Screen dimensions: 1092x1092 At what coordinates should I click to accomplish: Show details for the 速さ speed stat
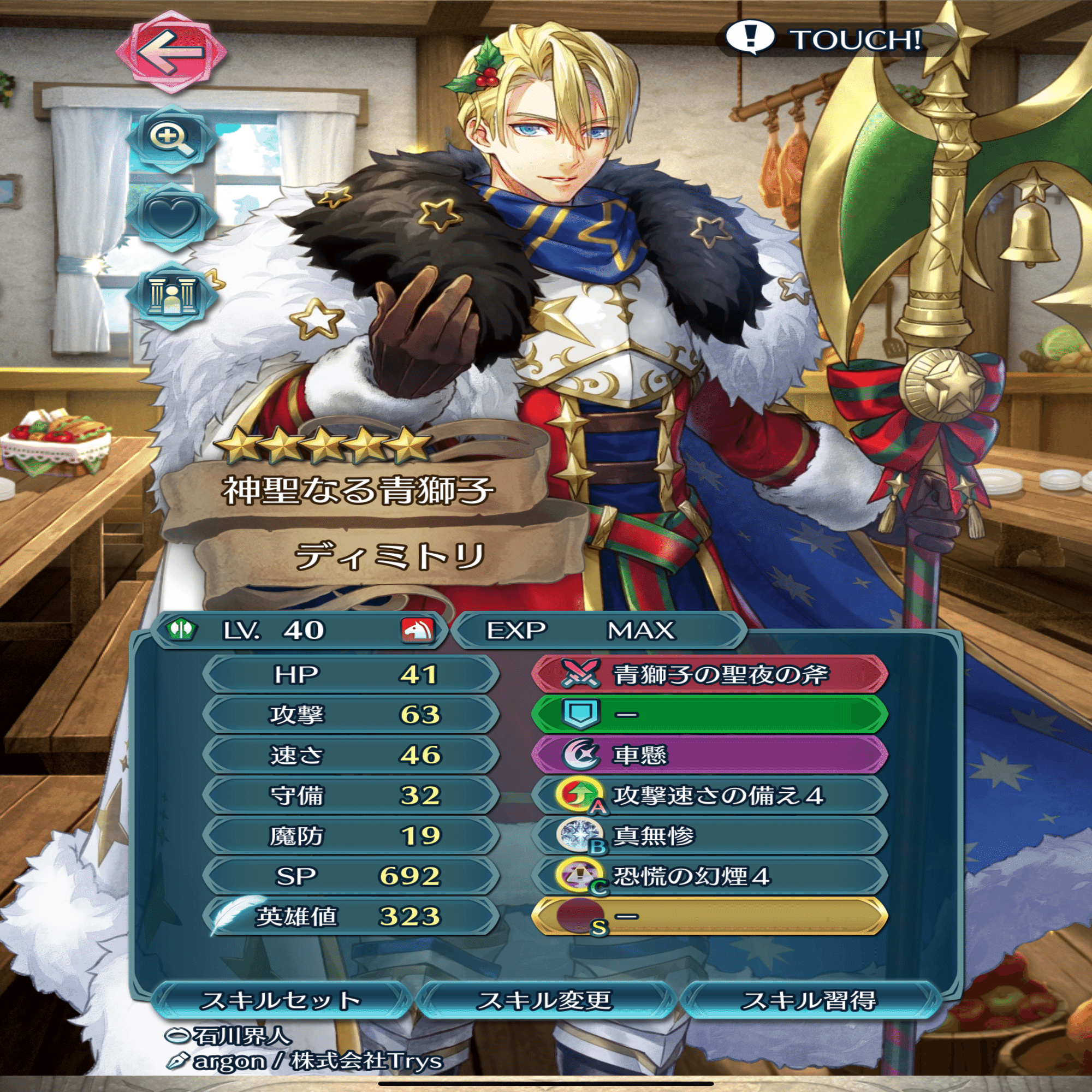click(x=352, y=755)
